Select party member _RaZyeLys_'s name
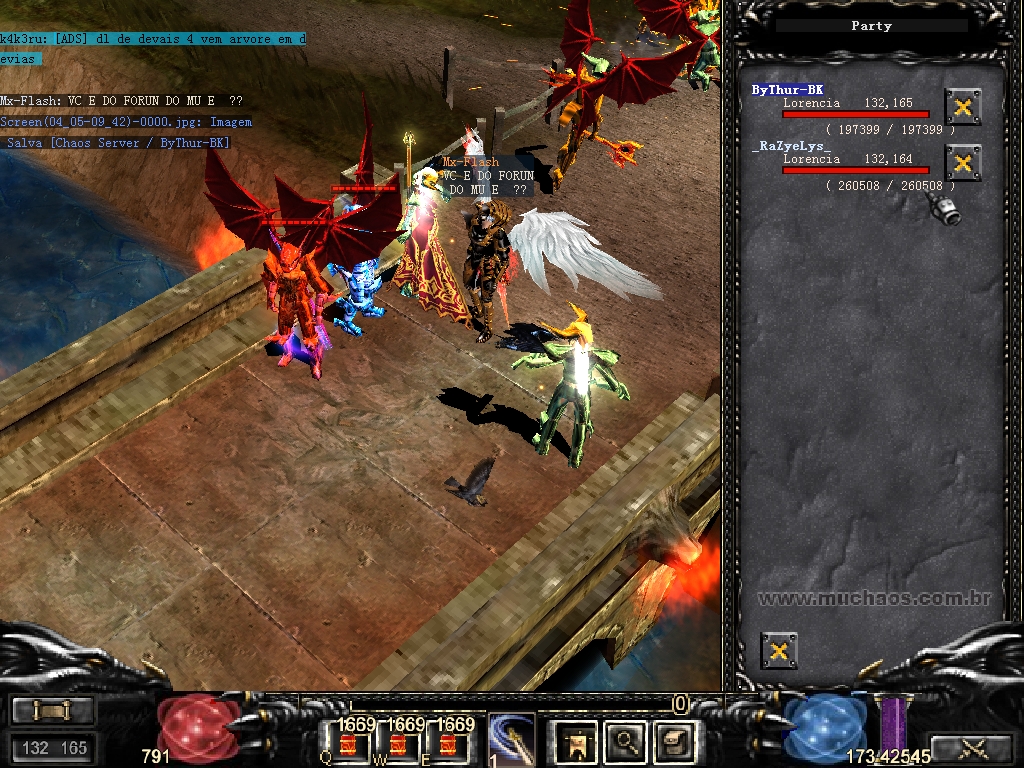1024x768 pixels. (x=792, y=146)
